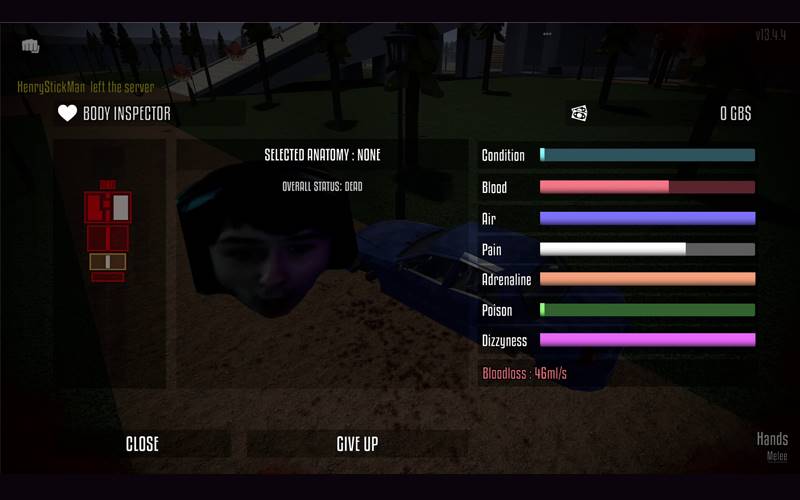Viewport: 800px width, 500px height.
Task: Click the fist icon in the top corner
Action: pyautogui.click(x=30, y=46)
